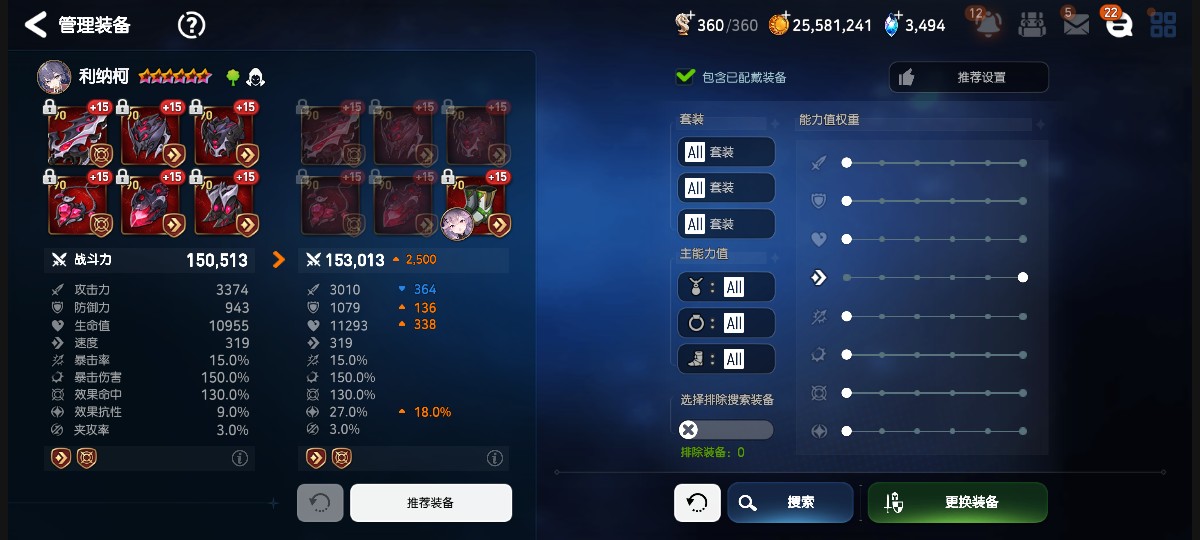Screen dimensions: 1200x540
Task: Adjust the speed weight slider
Action: coord(1022,277)
